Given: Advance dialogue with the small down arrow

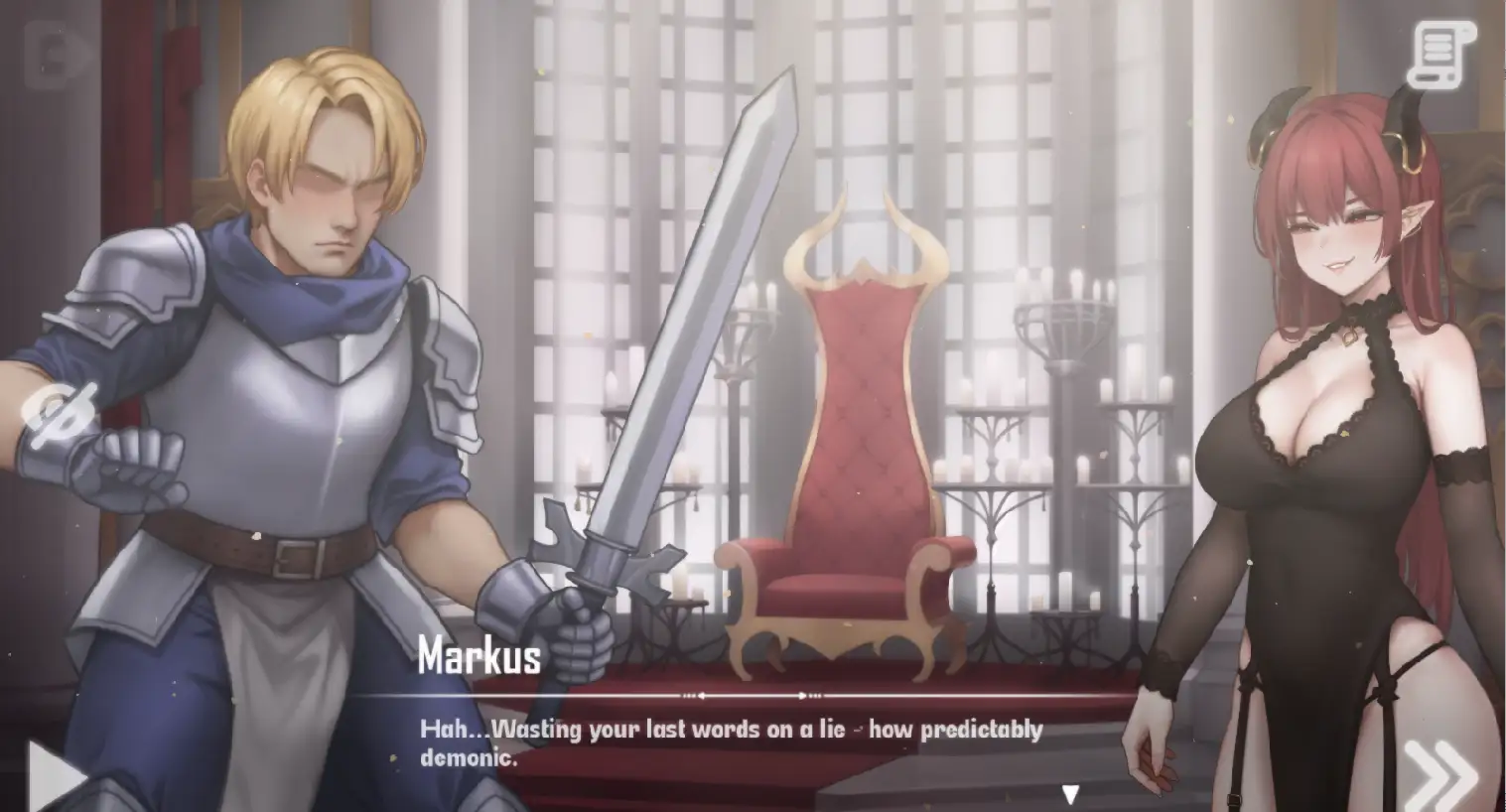Looking at the screenshot, I should (1070, 793).
